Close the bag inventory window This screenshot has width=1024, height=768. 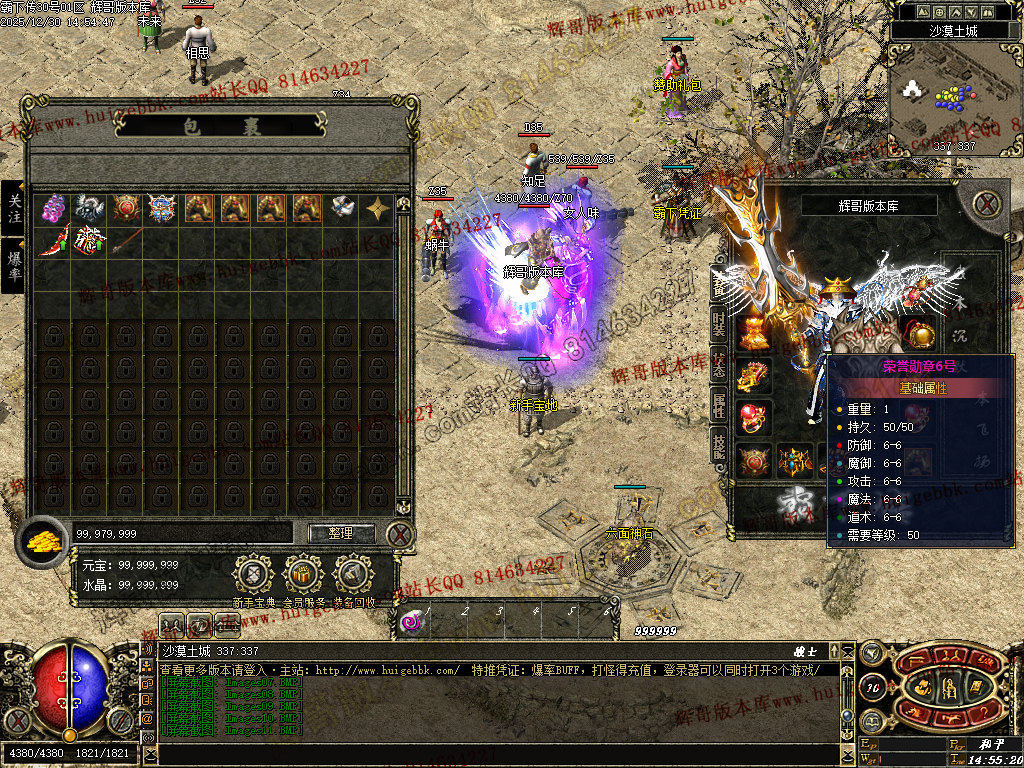[400, 534]
